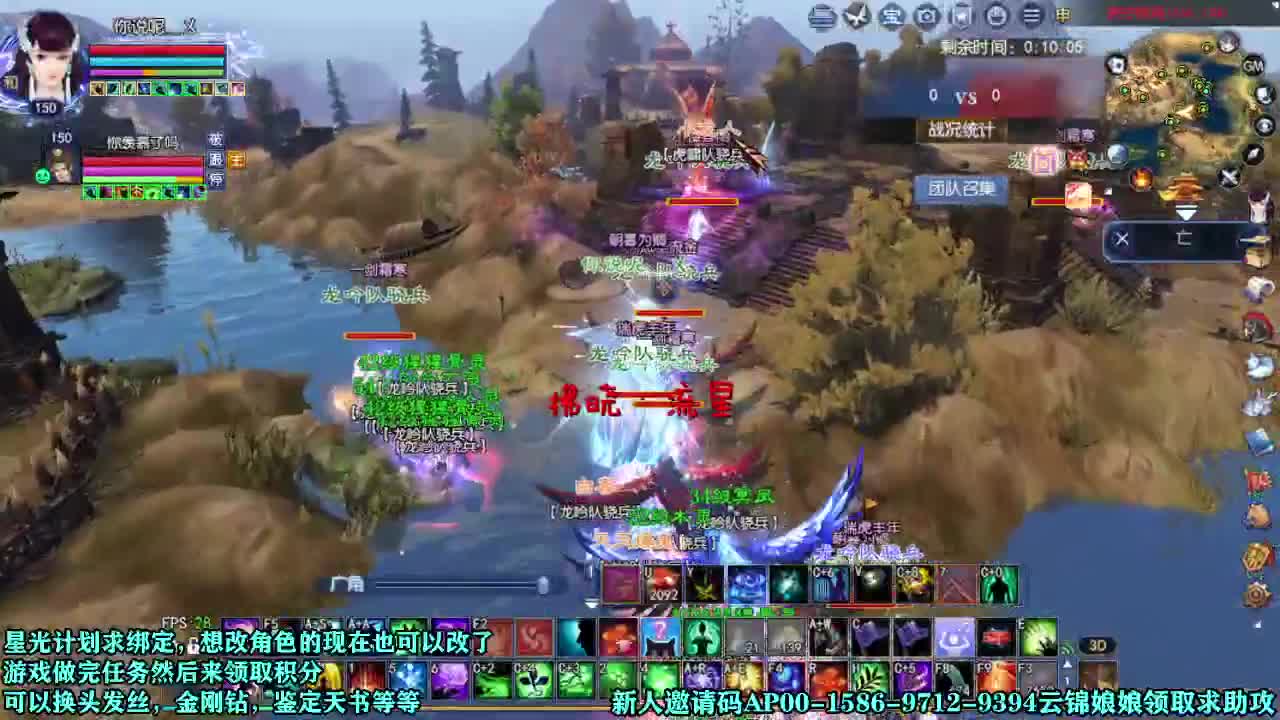The image size is (1280, 720).
Task: Toggle the crossed swords icon beside minimap
Action: tap(1228, 176)
